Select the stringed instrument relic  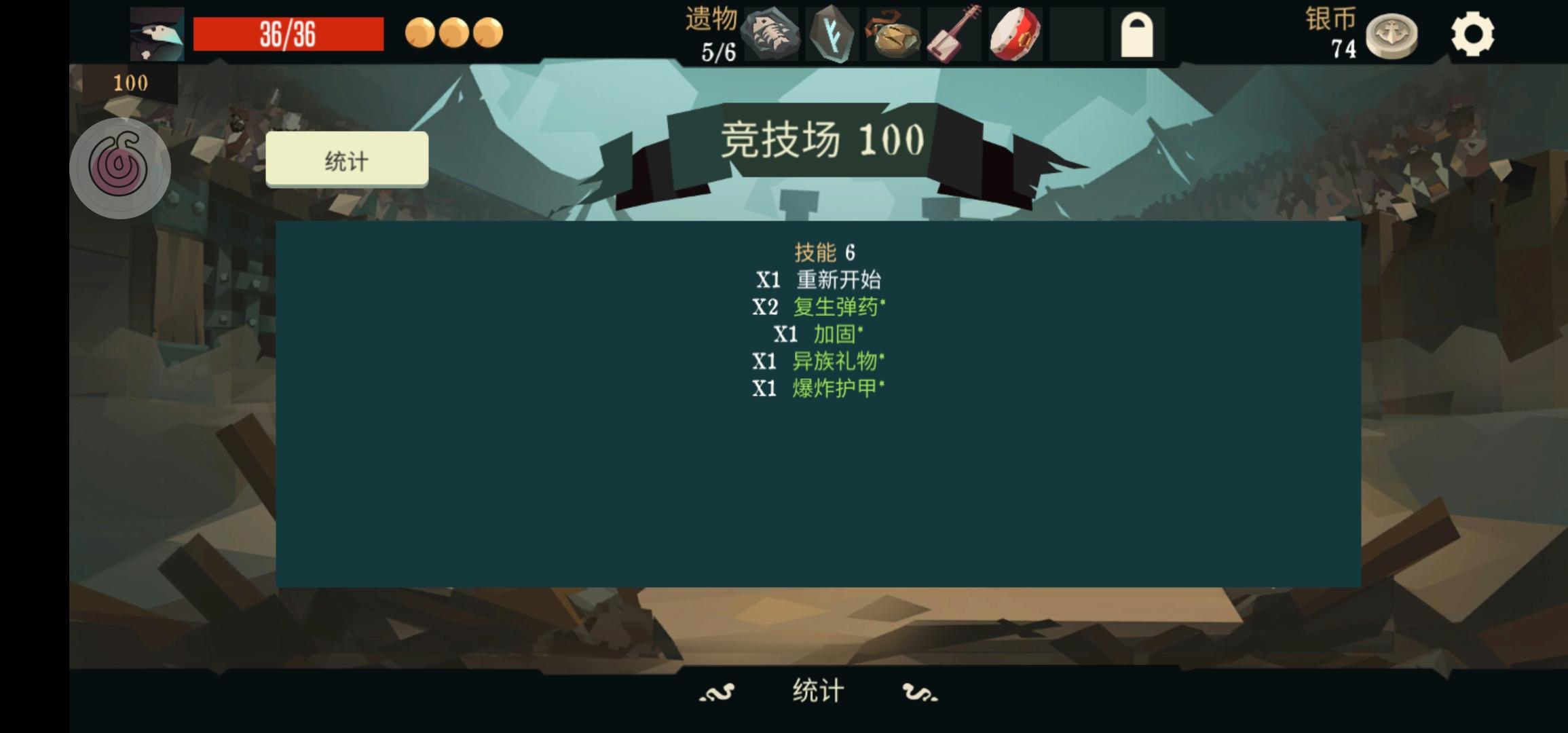[952, 34]
